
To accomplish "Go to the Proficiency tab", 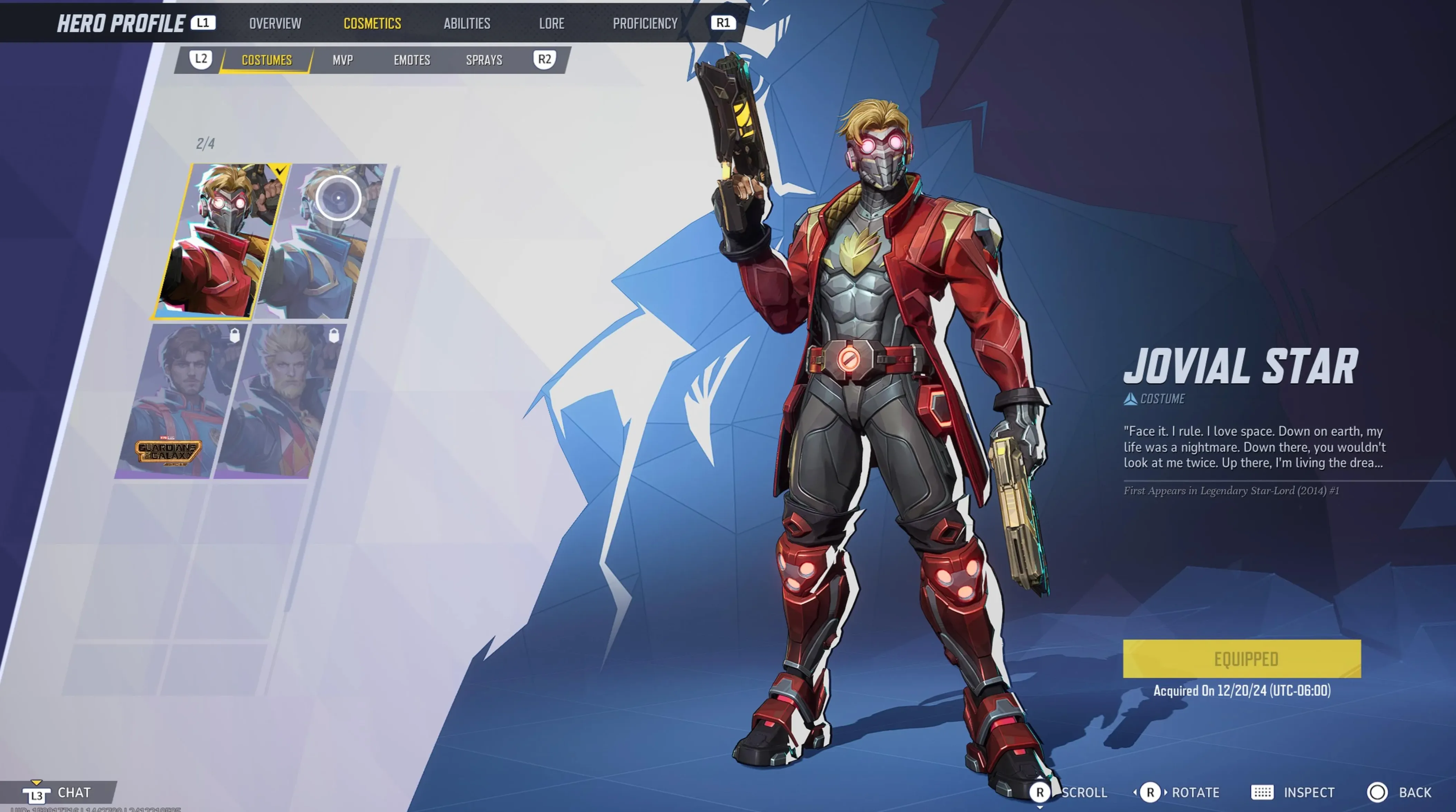I will point(645,23).
